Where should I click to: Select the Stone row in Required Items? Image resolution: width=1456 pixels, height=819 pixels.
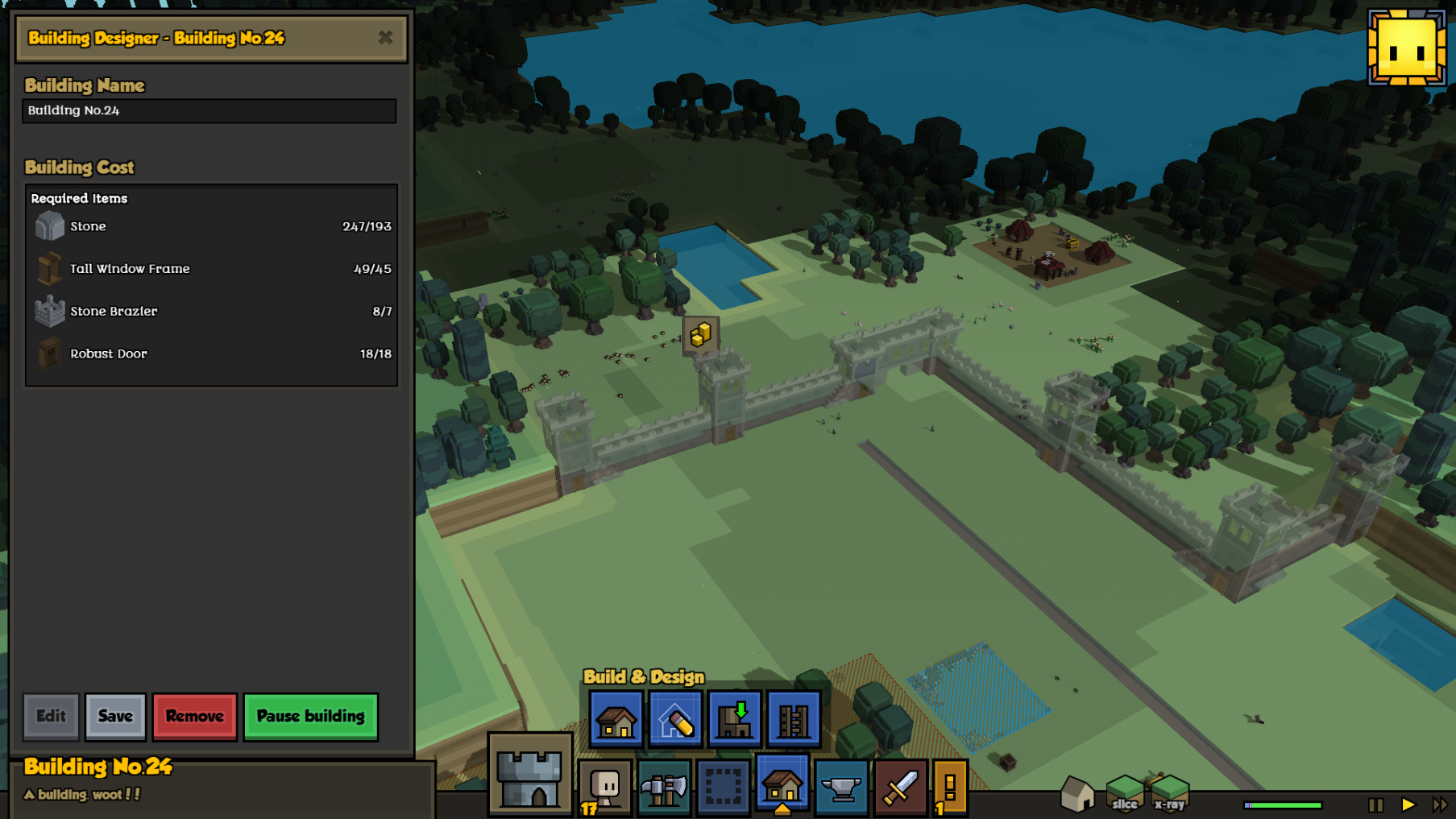[211, 227]
